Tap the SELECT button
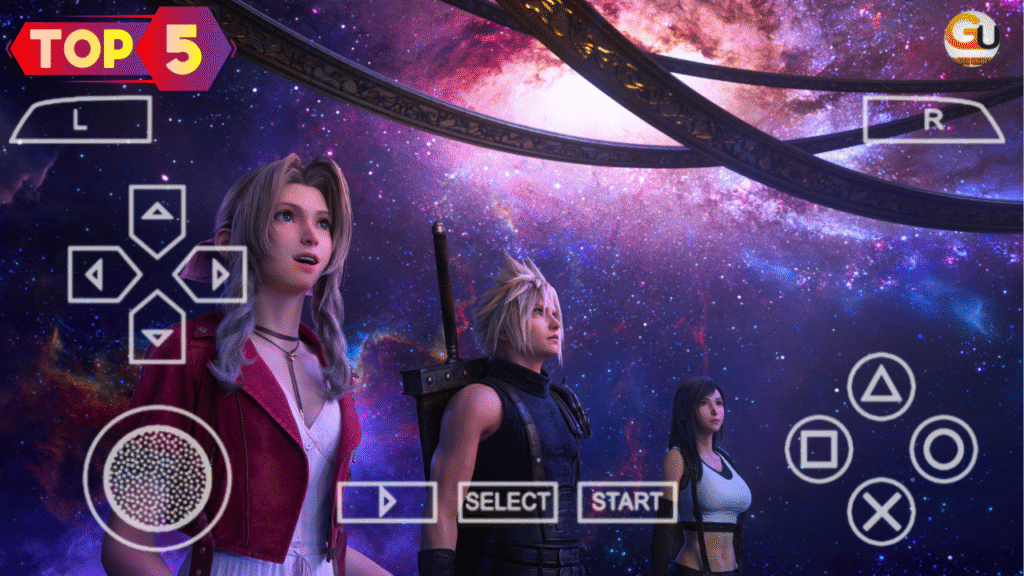 click(507, 502)
